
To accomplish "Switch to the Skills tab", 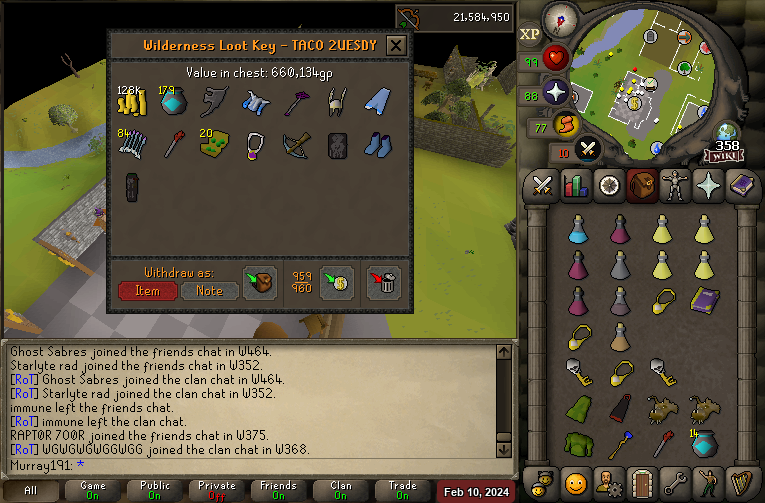I will pos(575,186).
